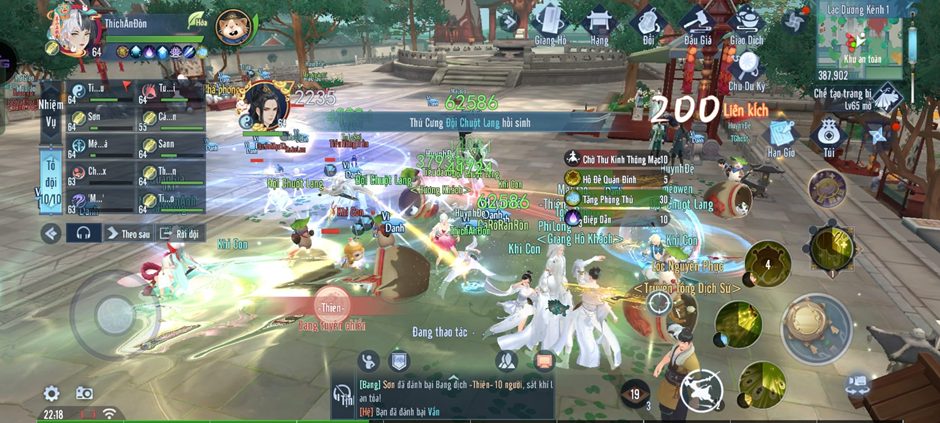Take a screenshot with the camera icon

[x=85, y=394]
